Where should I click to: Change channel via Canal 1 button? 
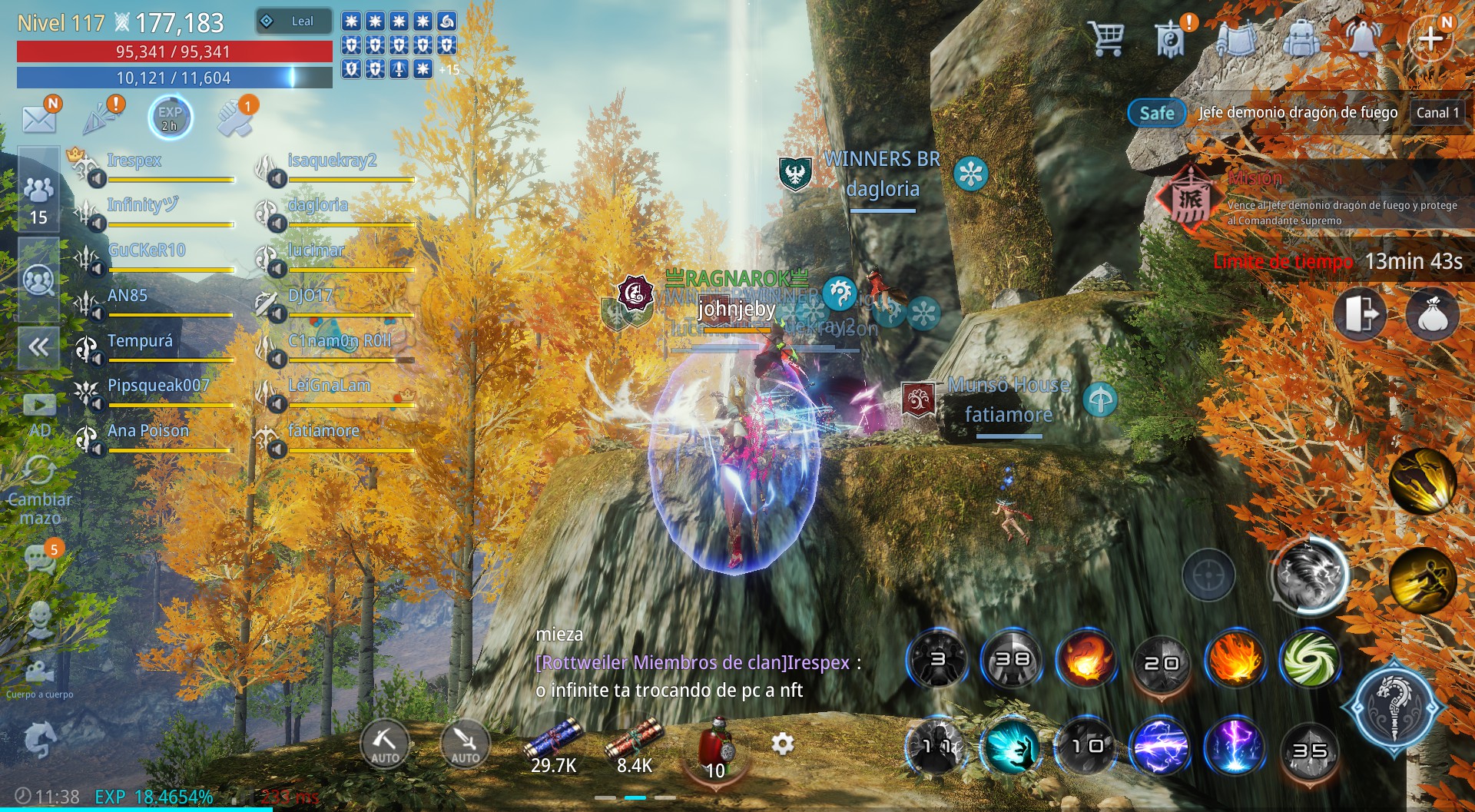click(1437, 113)
